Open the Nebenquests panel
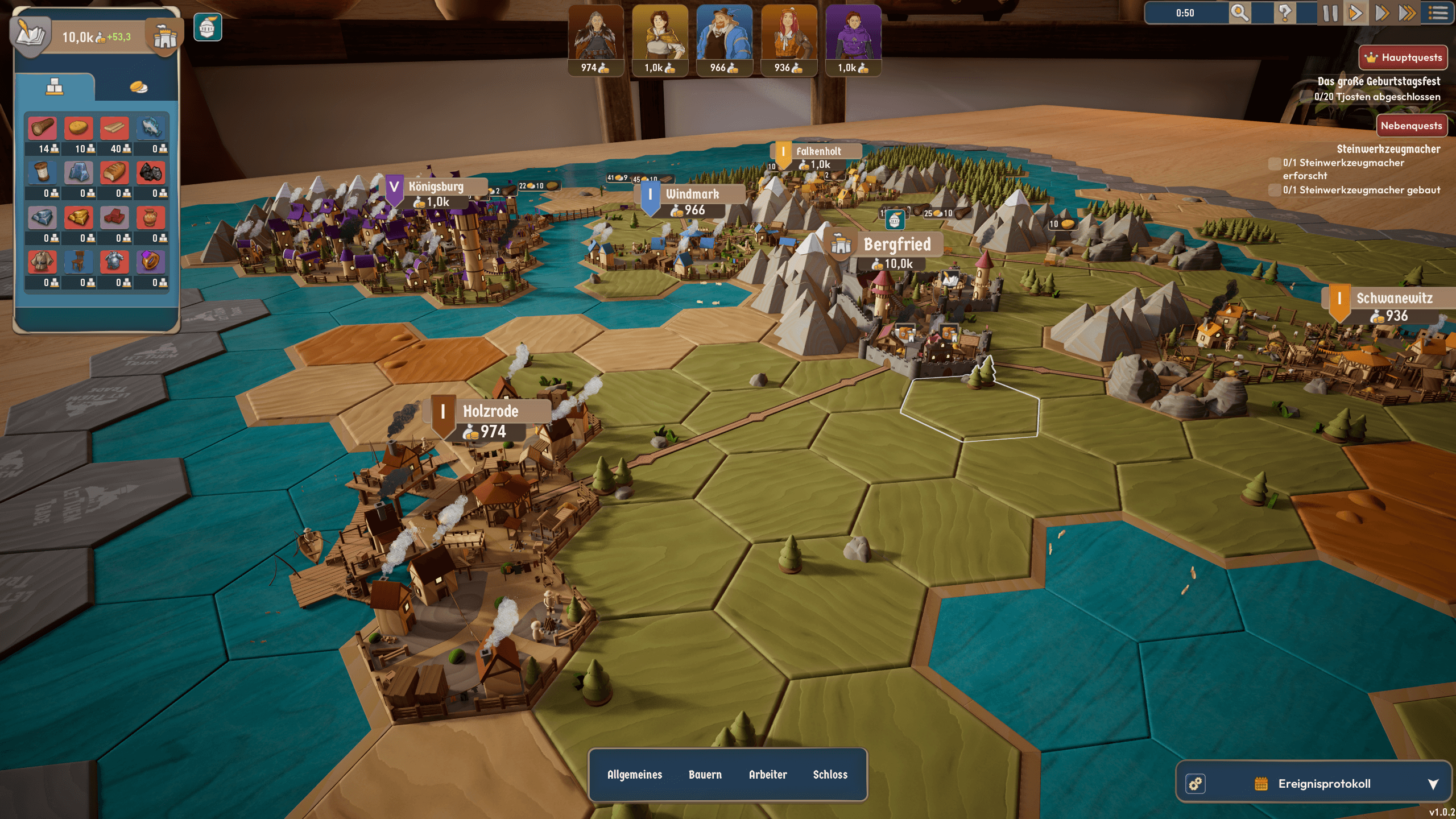Image resolution: width=1456 pixels, height=819 pixels. (x=1411, y=126)
